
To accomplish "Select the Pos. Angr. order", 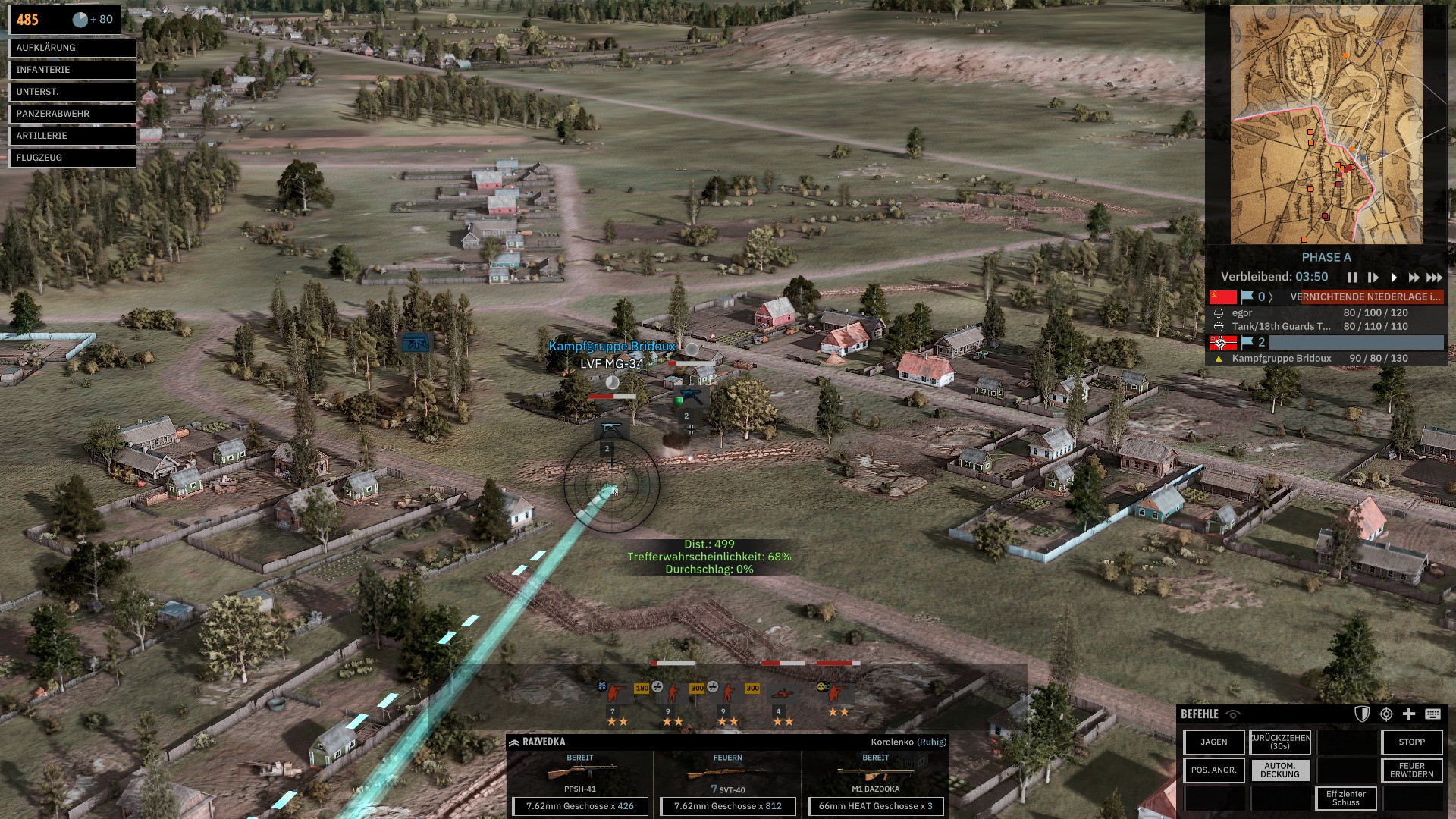I will coord(1214,770).
